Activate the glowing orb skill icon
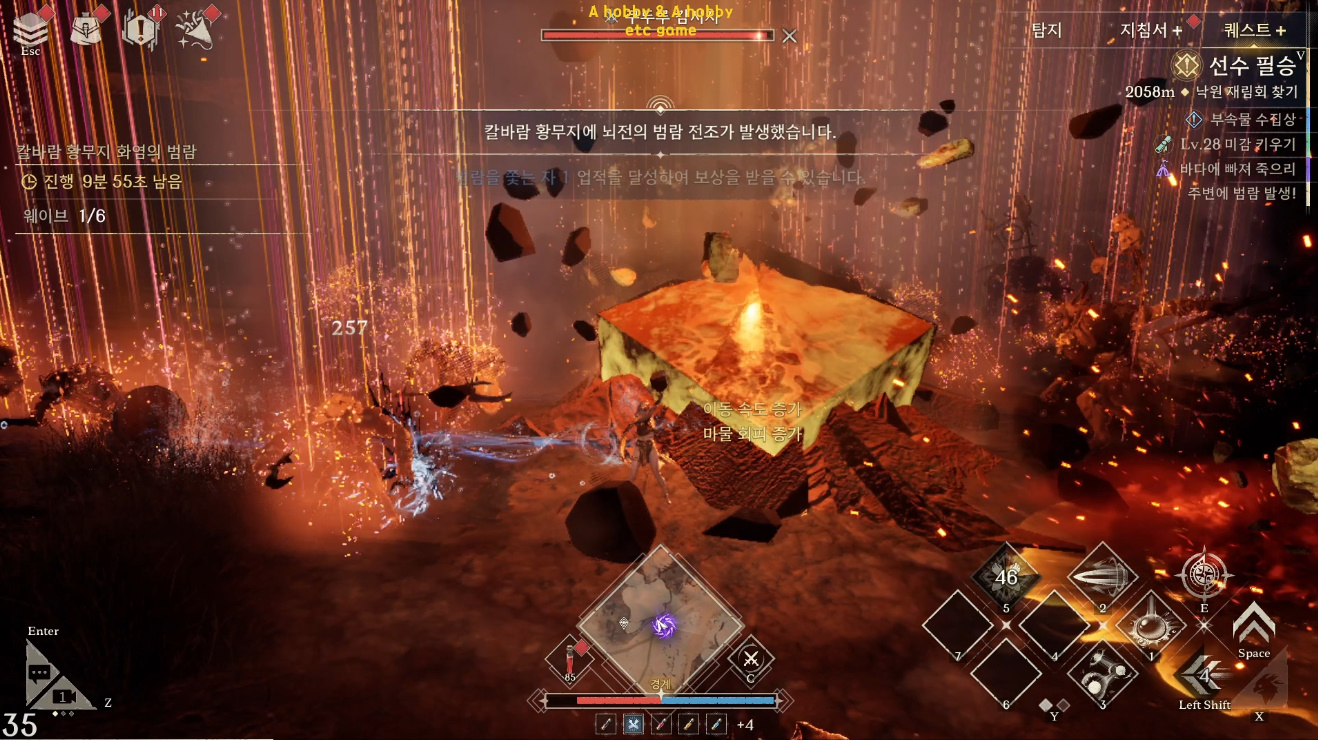The image size is (1318, 740). tap(1151, 625)
